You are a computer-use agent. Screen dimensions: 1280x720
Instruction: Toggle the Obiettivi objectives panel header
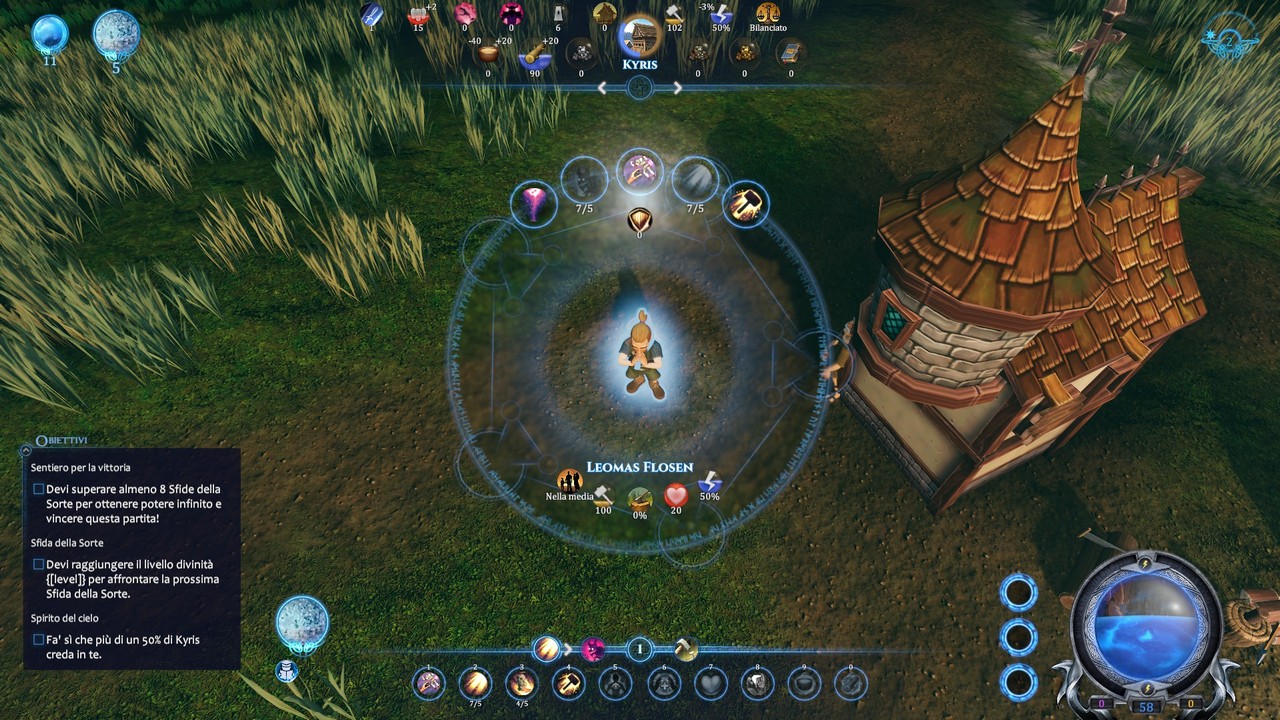pyautogui.click(x=62, y=441)
